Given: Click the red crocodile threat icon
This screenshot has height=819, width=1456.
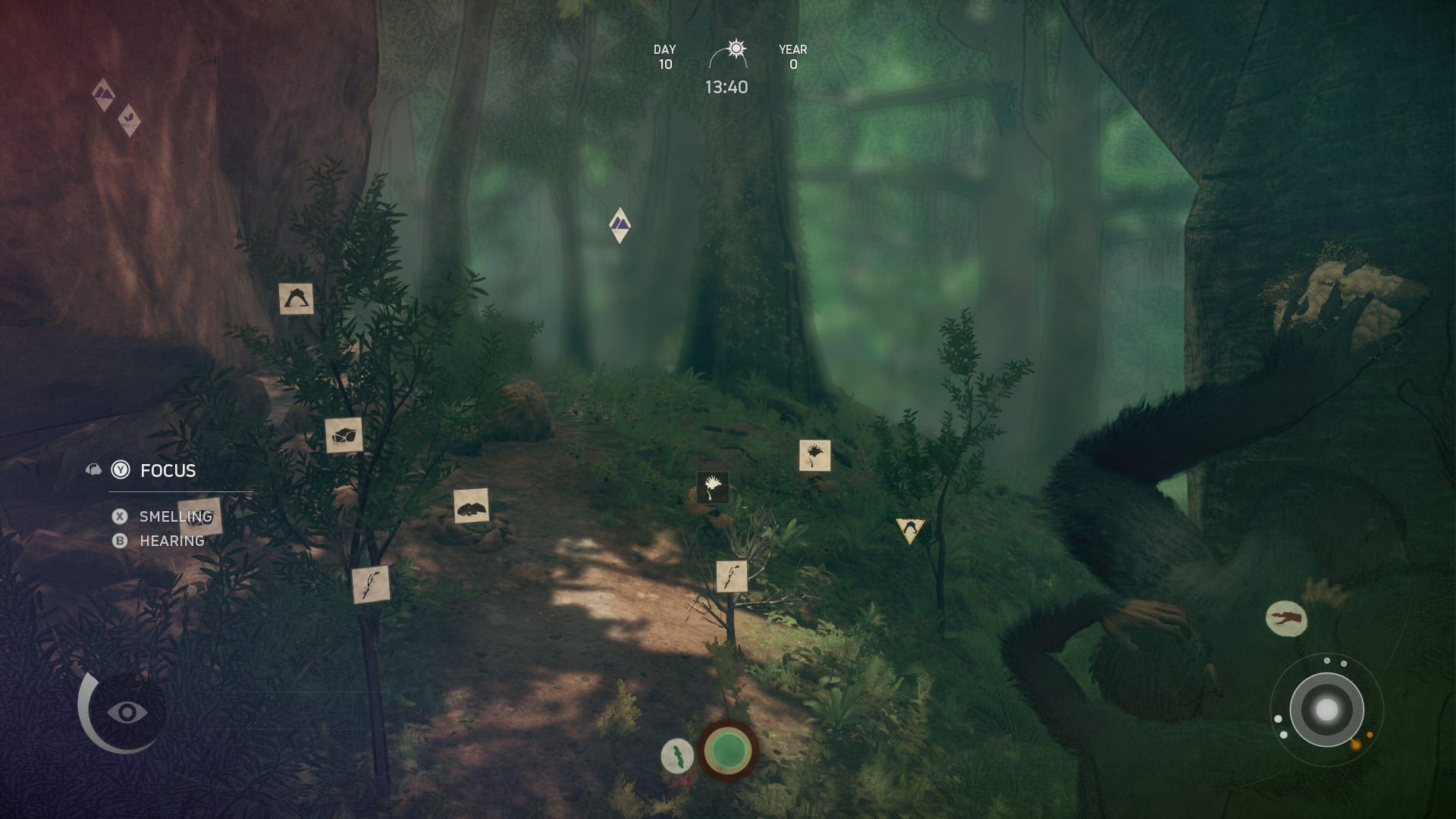Looking at the screenshot, I should tap(1286, 618).
